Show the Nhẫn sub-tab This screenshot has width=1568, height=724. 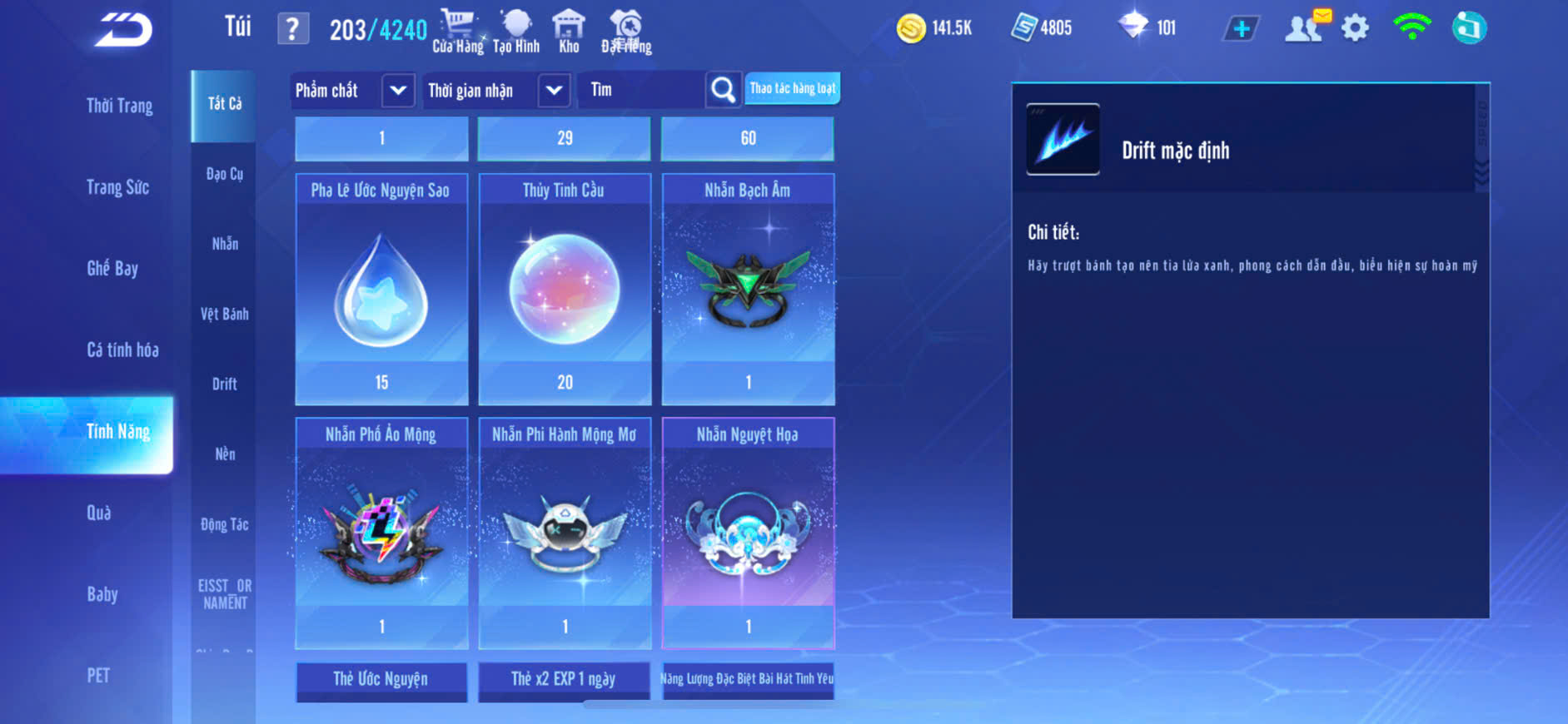pos(225,244)
